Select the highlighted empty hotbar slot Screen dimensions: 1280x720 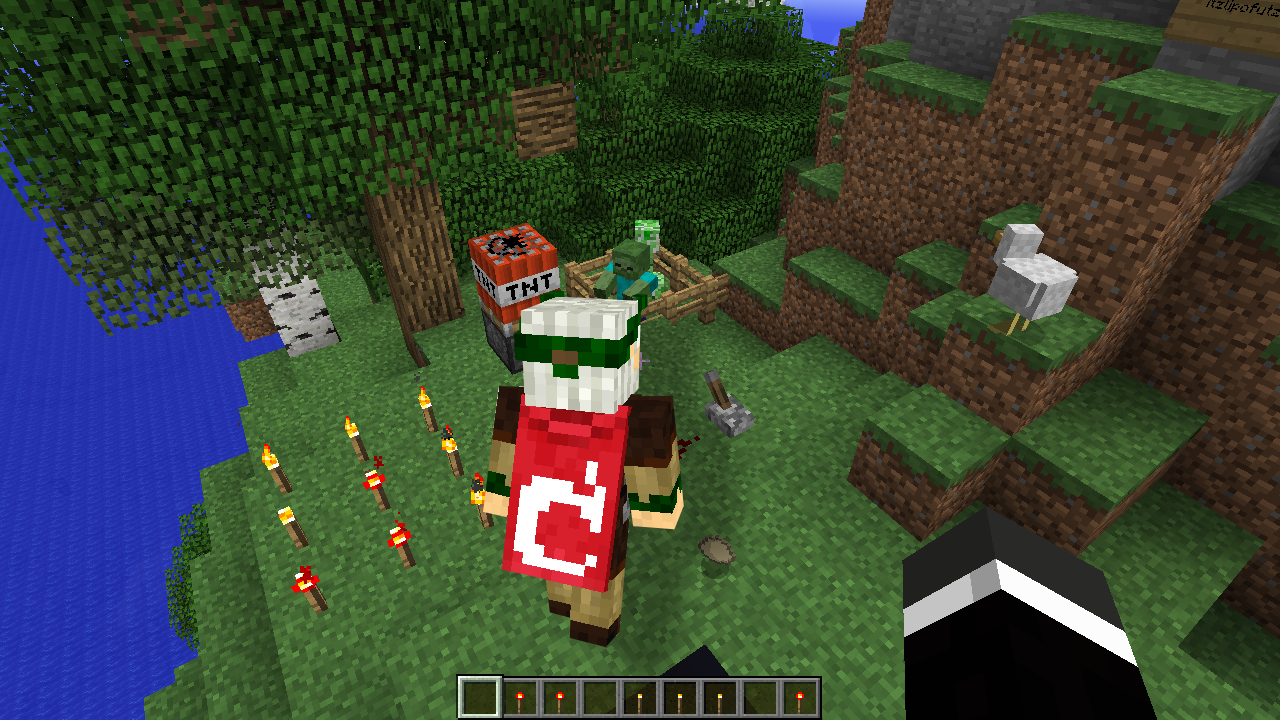pyautogui.click(x=479, y=697)
